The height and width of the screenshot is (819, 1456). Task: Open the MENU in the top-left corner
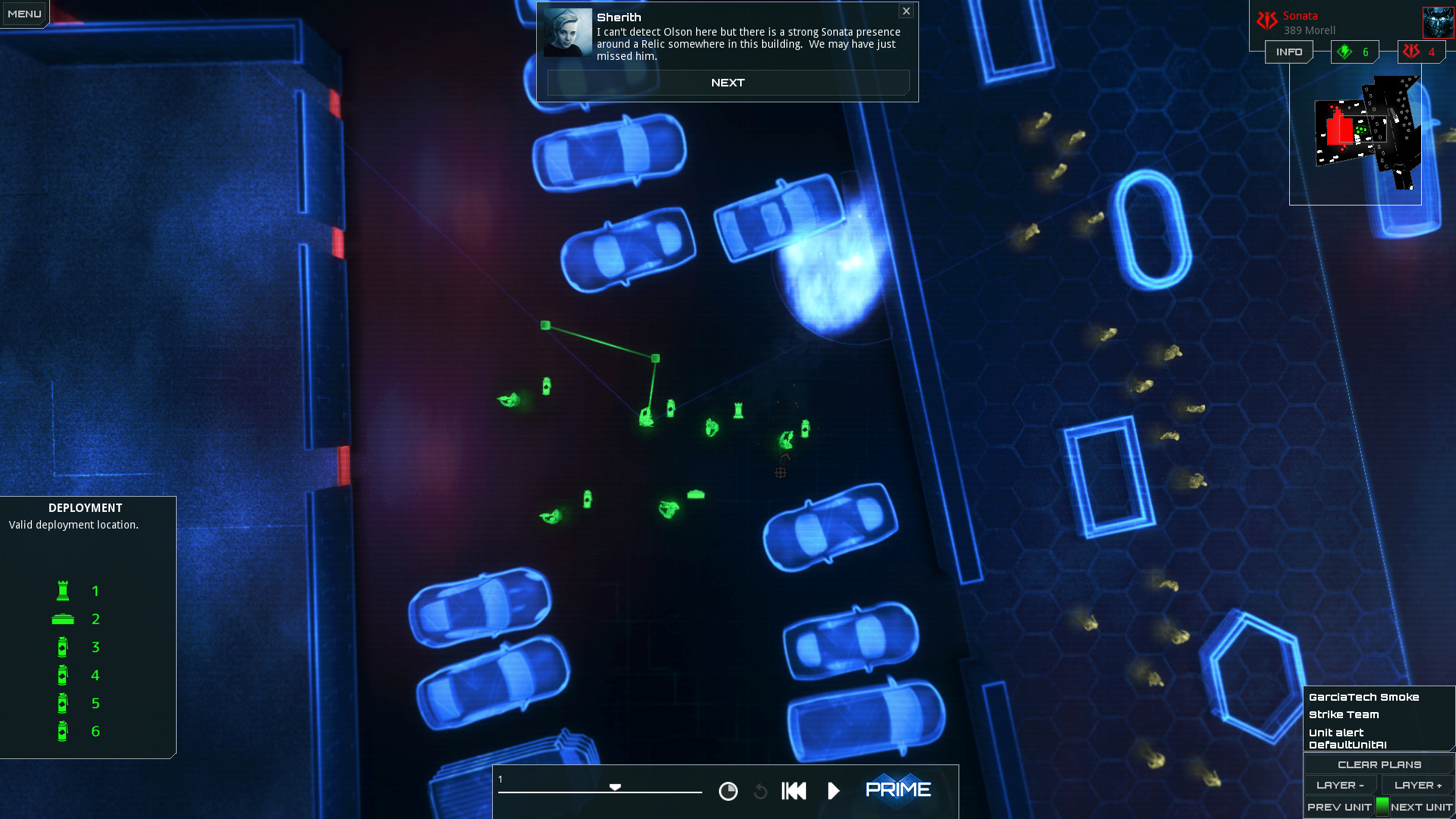pyautogui.click(x=24, y=13)
